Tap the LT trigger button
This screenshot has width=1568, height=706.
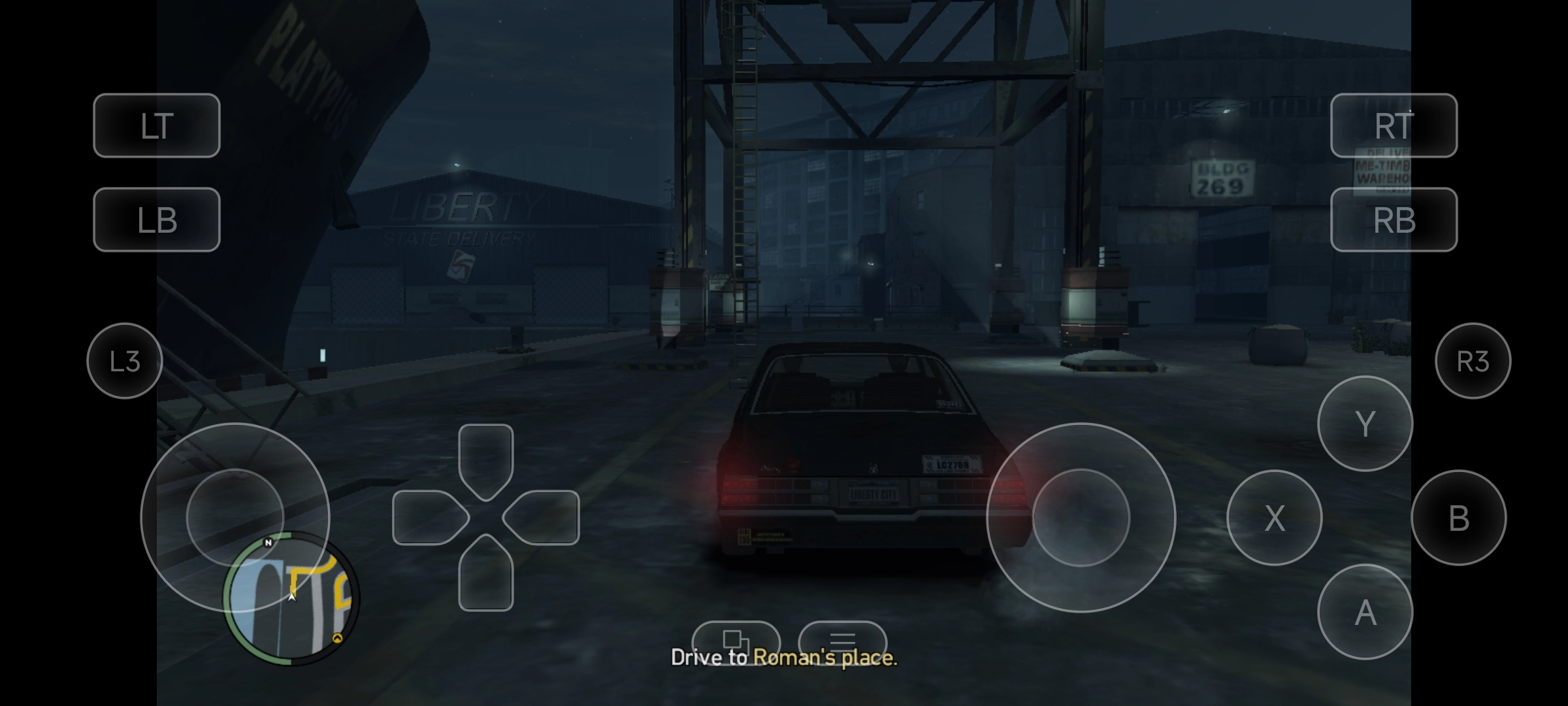point(157,126)
